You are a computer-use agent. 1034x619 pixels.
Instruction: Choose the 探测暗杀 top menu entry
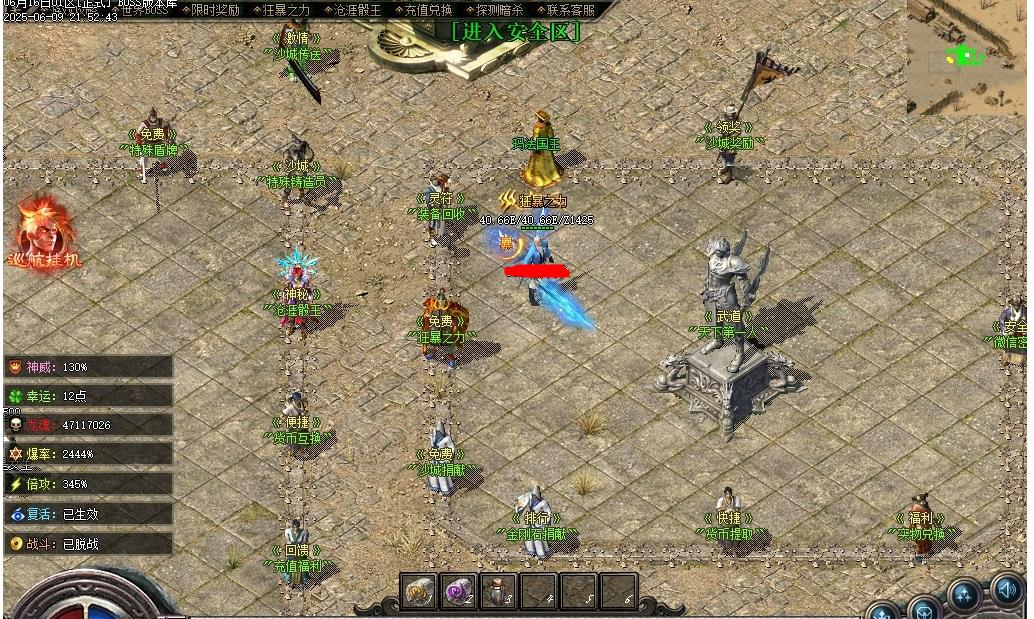[497, 10]
